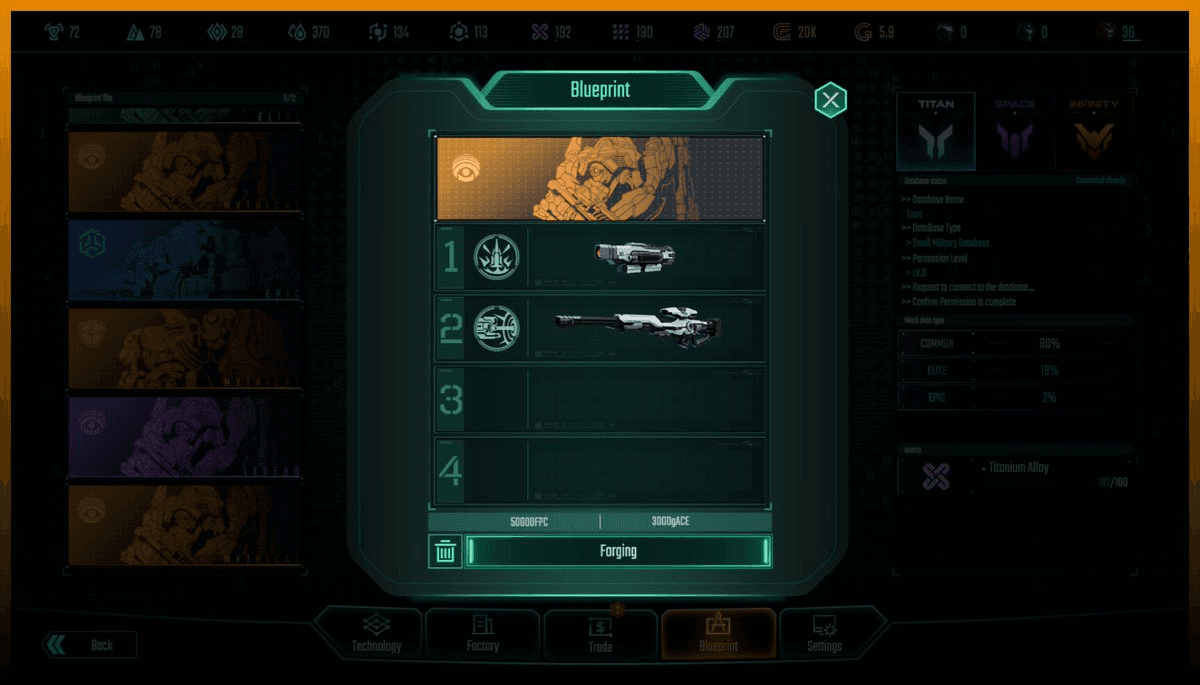Open the Trade tab
This screenshot has width=1200, height=685.
[600, 634]
